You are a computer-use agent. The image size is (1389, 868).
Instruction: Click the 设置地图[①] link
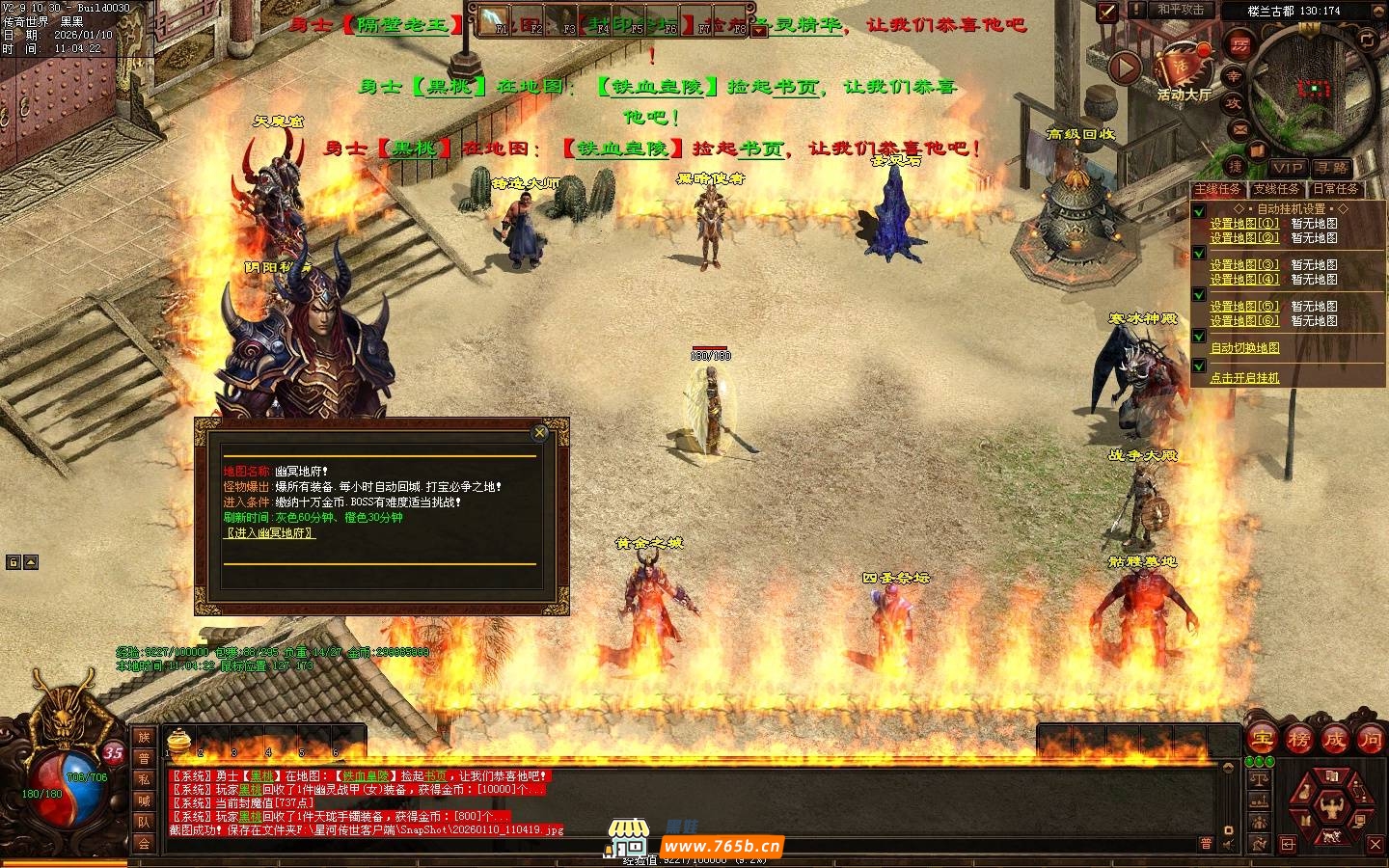(1244, 223)
